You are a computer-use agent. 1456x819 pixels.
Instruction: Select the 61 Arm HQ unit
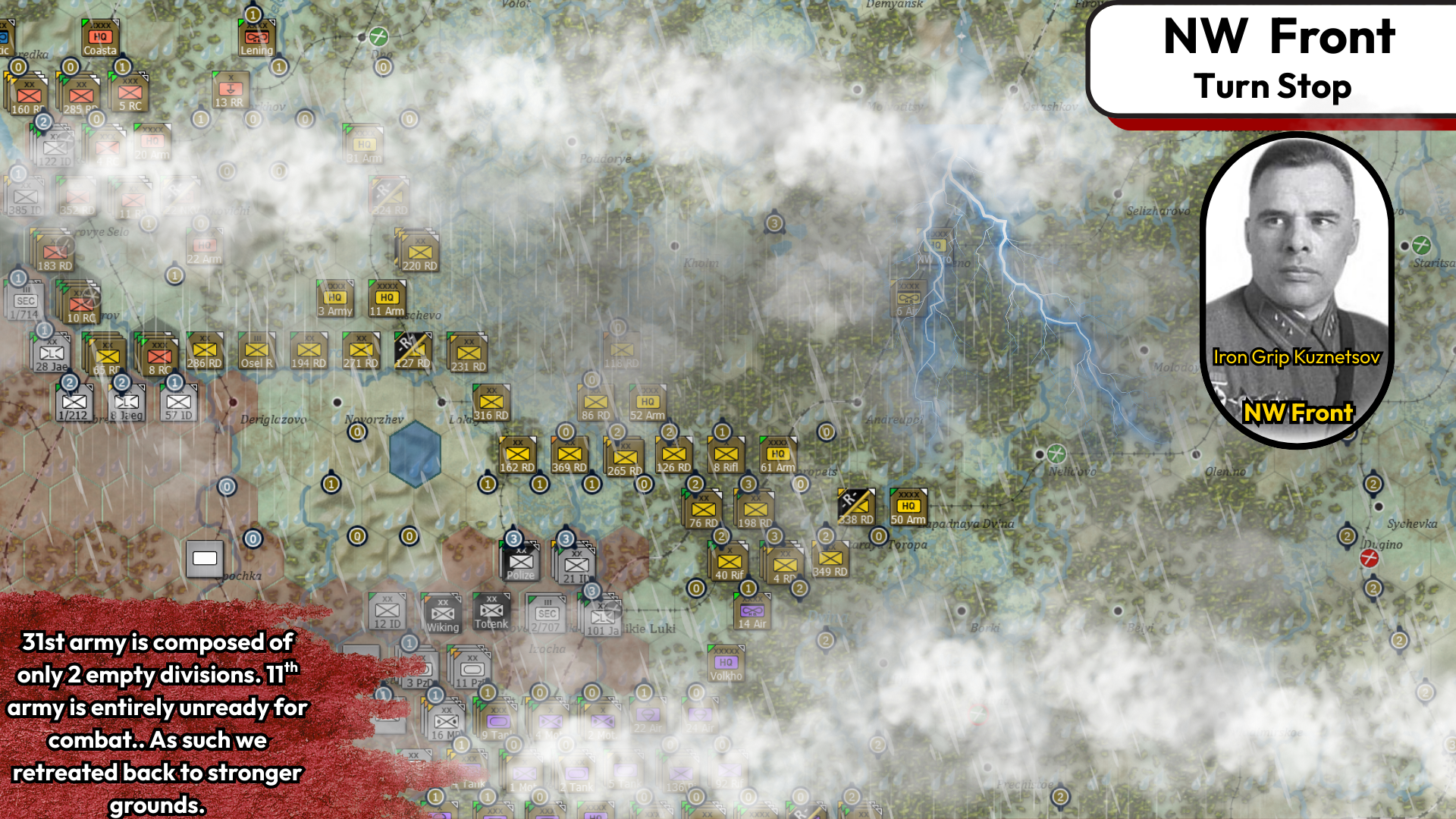pyautogui.click(x=777, y=453)
